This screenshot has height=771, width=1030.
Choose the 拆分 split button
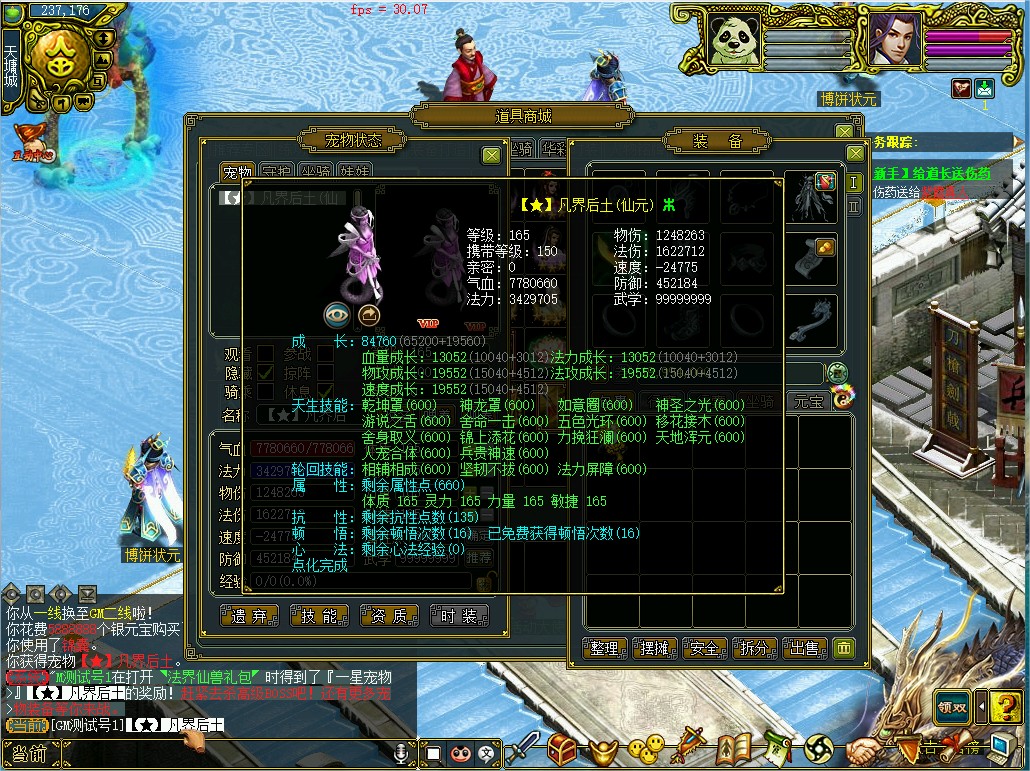(x=755, y=648)
